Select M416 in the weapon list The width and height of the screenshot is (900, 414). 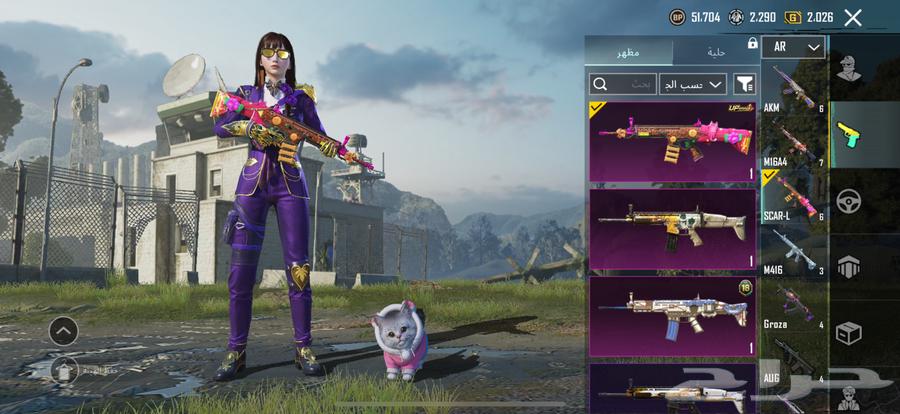(x=795, y=255)
